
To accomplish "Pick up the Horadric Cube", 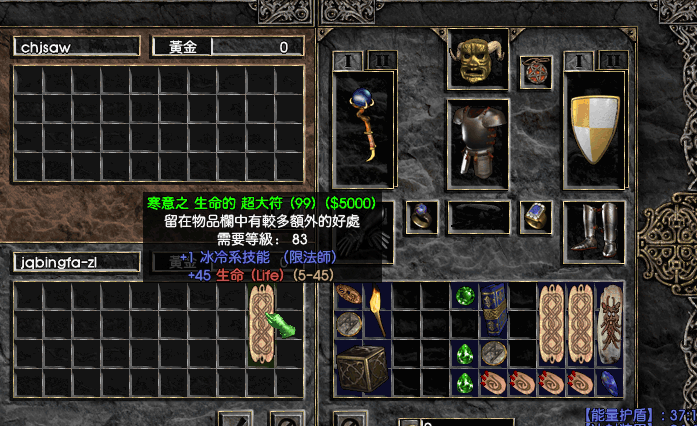I will [361, 367].
